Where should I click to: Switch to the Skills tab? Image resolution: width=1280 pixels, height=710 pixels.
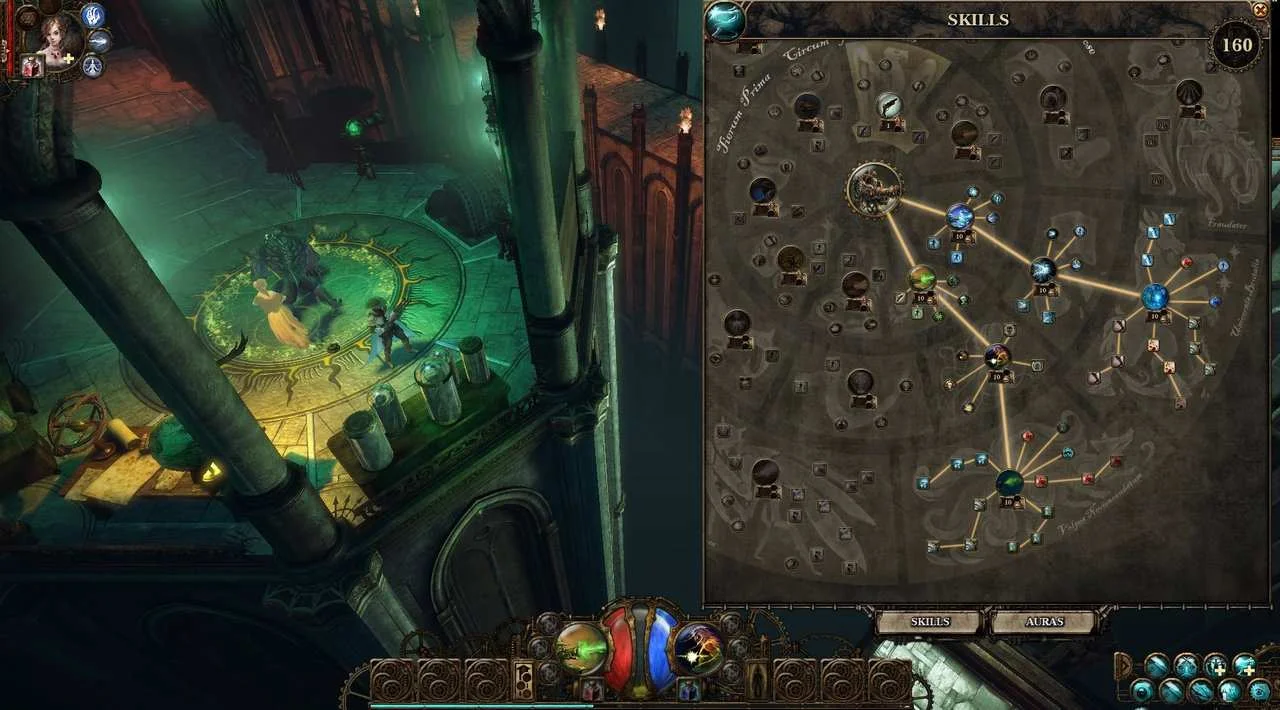[929, 622]
